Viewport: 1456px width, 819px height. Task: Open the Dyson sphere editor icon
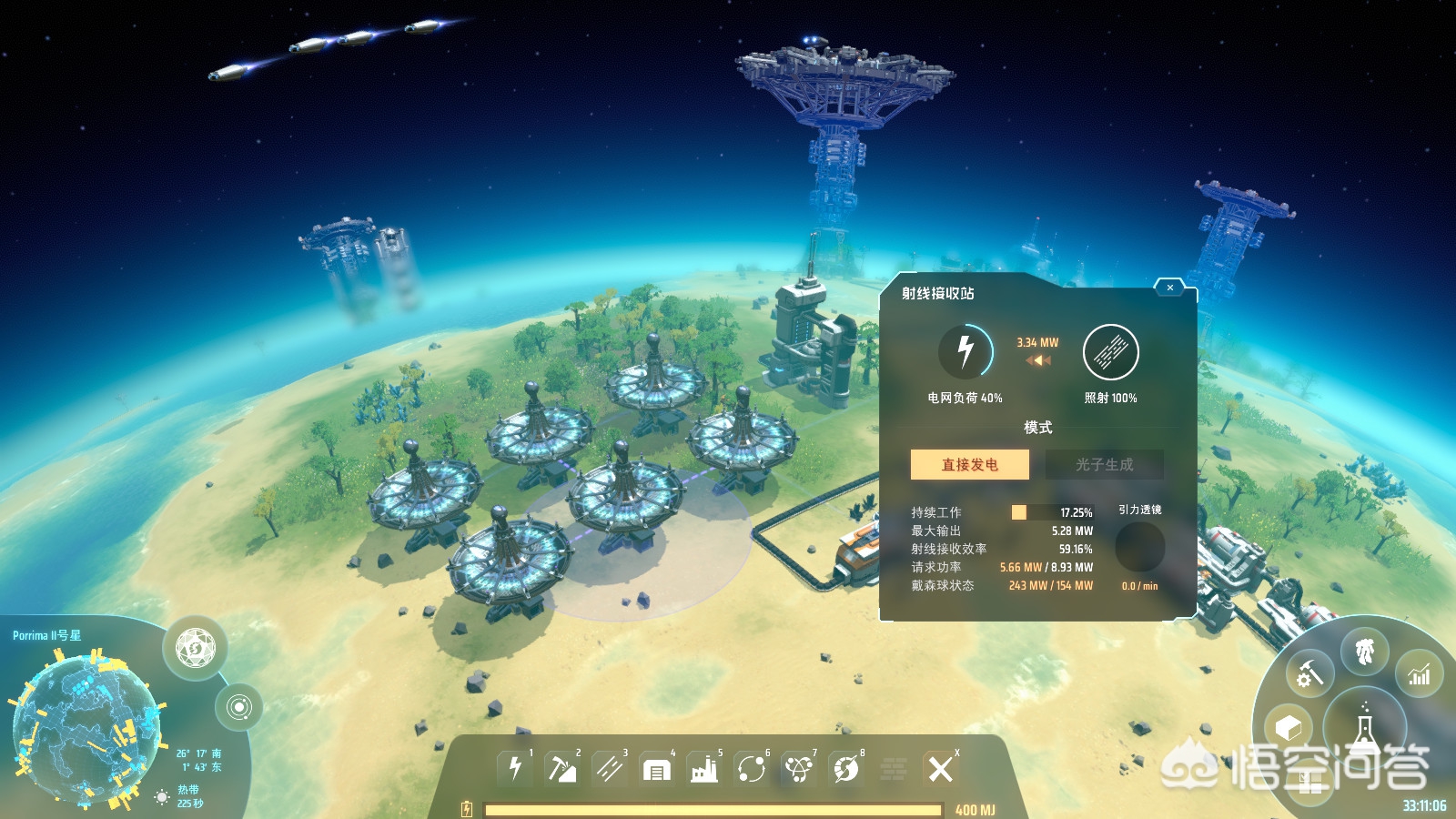click(x=195, y=648)
